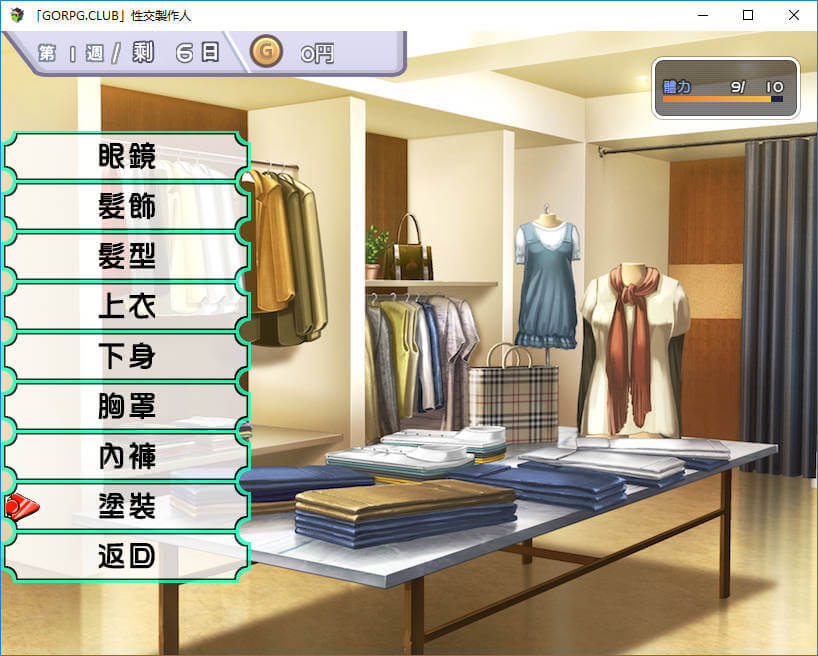Open the 塗裝 menu entry

(127, 507)
